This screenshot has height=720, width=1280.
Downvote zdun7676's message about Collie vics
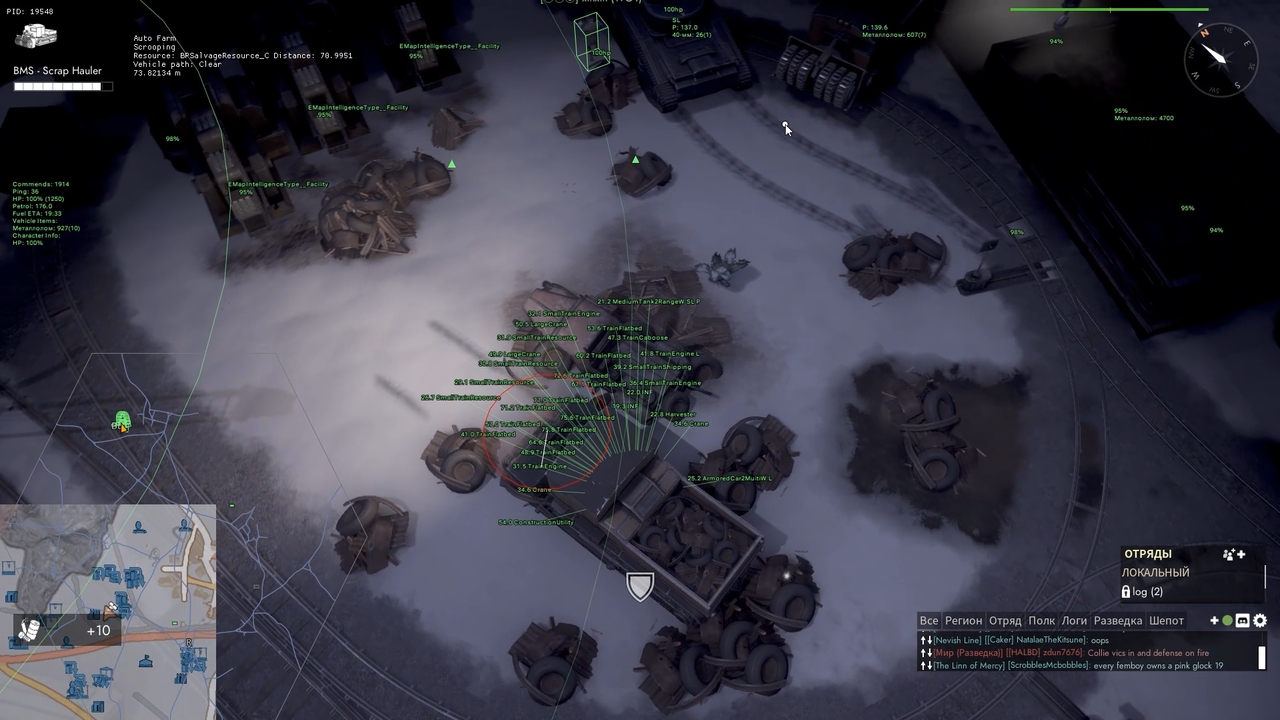(929, 653)
